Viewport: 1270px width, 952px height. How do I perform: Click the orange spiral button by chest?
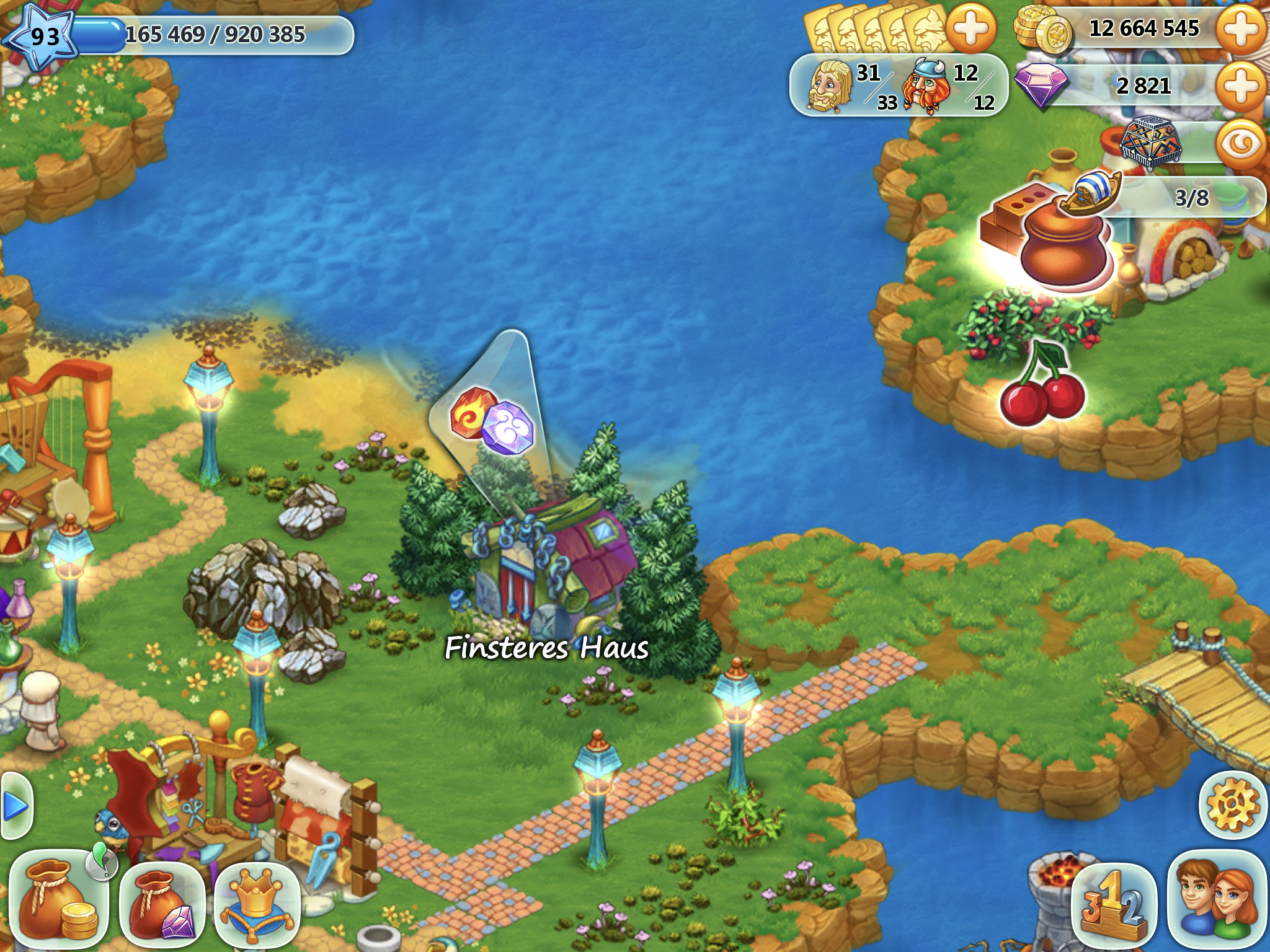click(1241, 144)
